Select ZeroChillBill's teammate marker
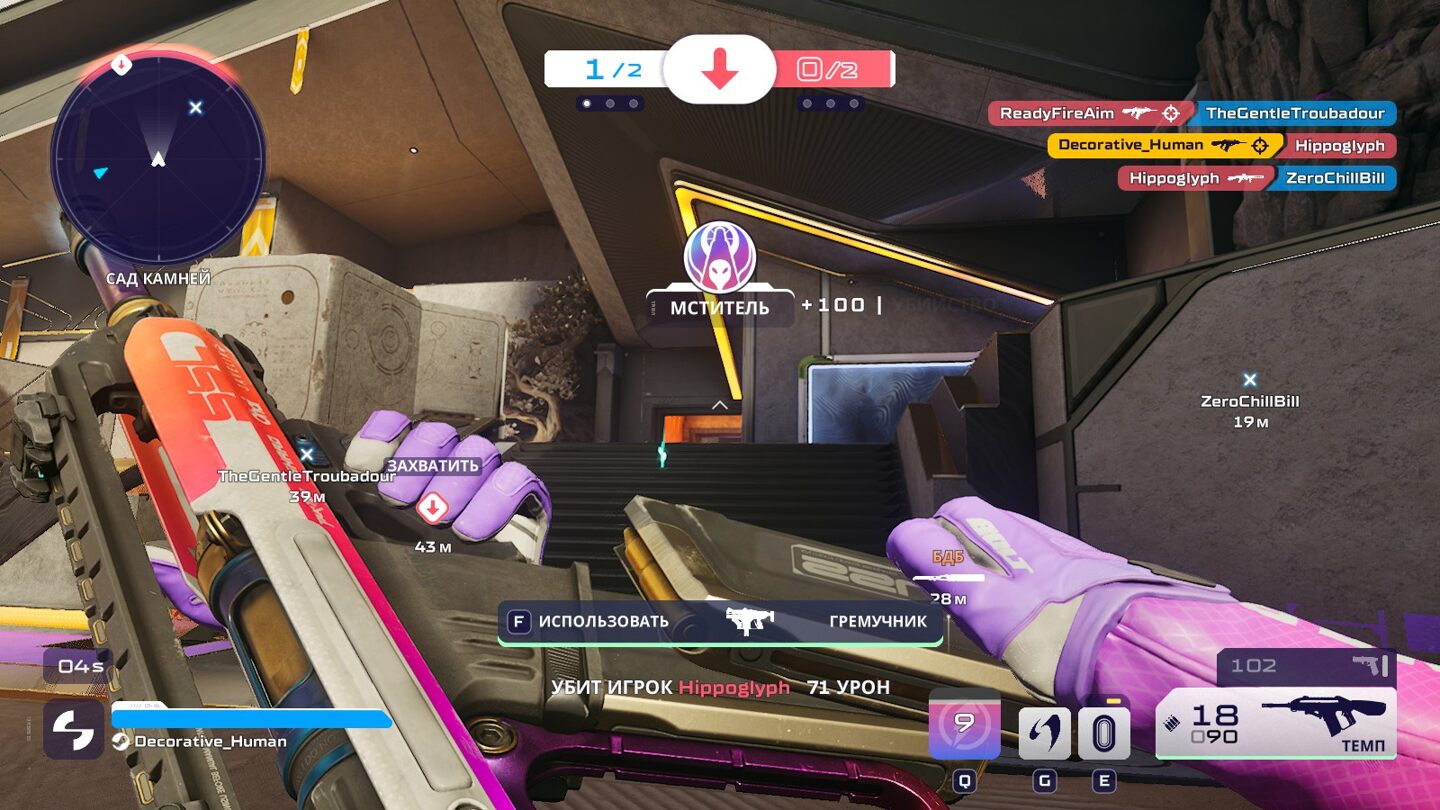This screenshot has height=810, width=1440. pyautogui.click(x=1249, y=380)
